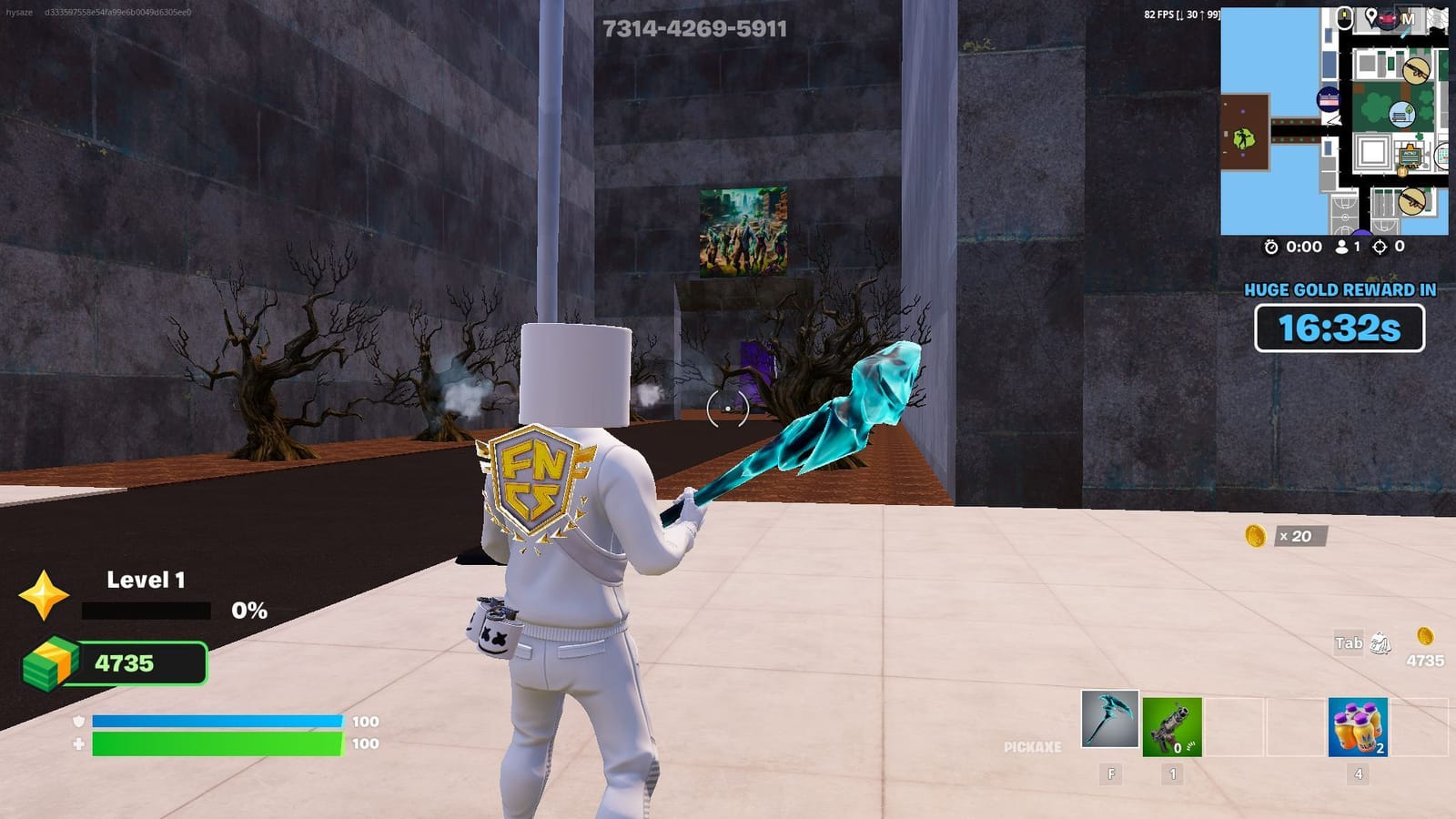Click the stopwatch icon under the minimap

1271,247
